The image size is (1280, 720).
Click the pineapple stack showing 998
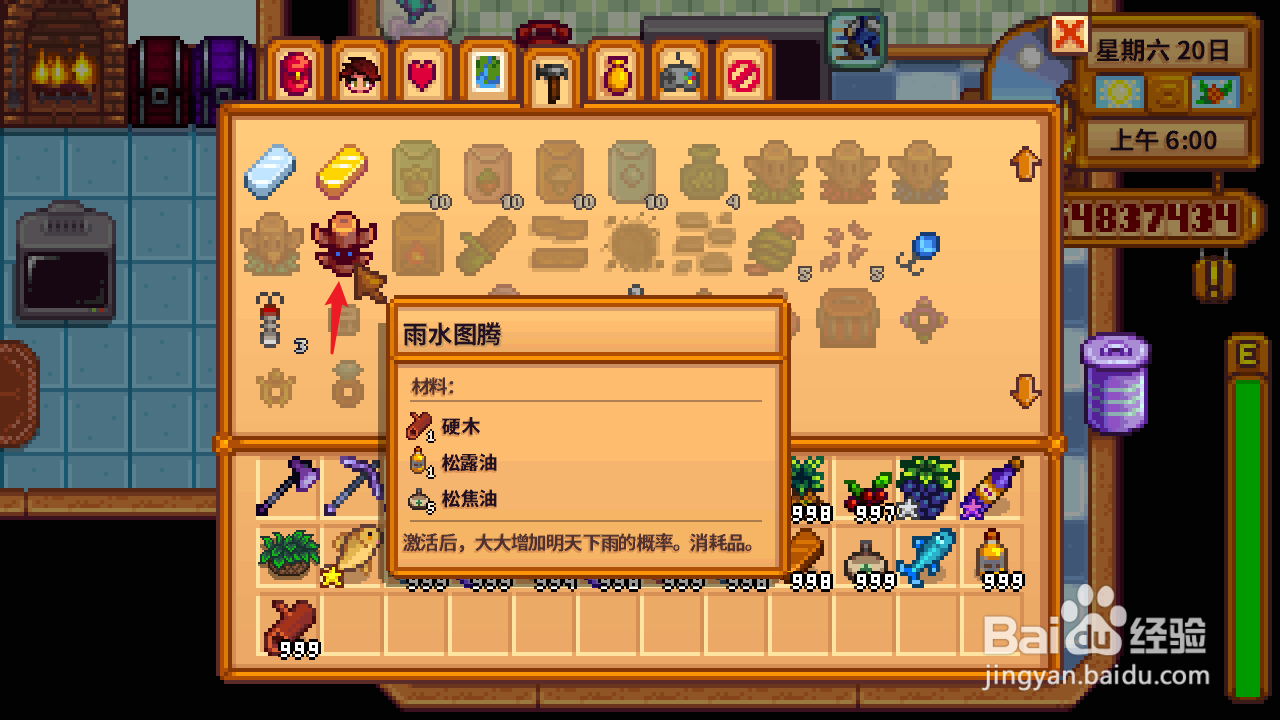805,488
